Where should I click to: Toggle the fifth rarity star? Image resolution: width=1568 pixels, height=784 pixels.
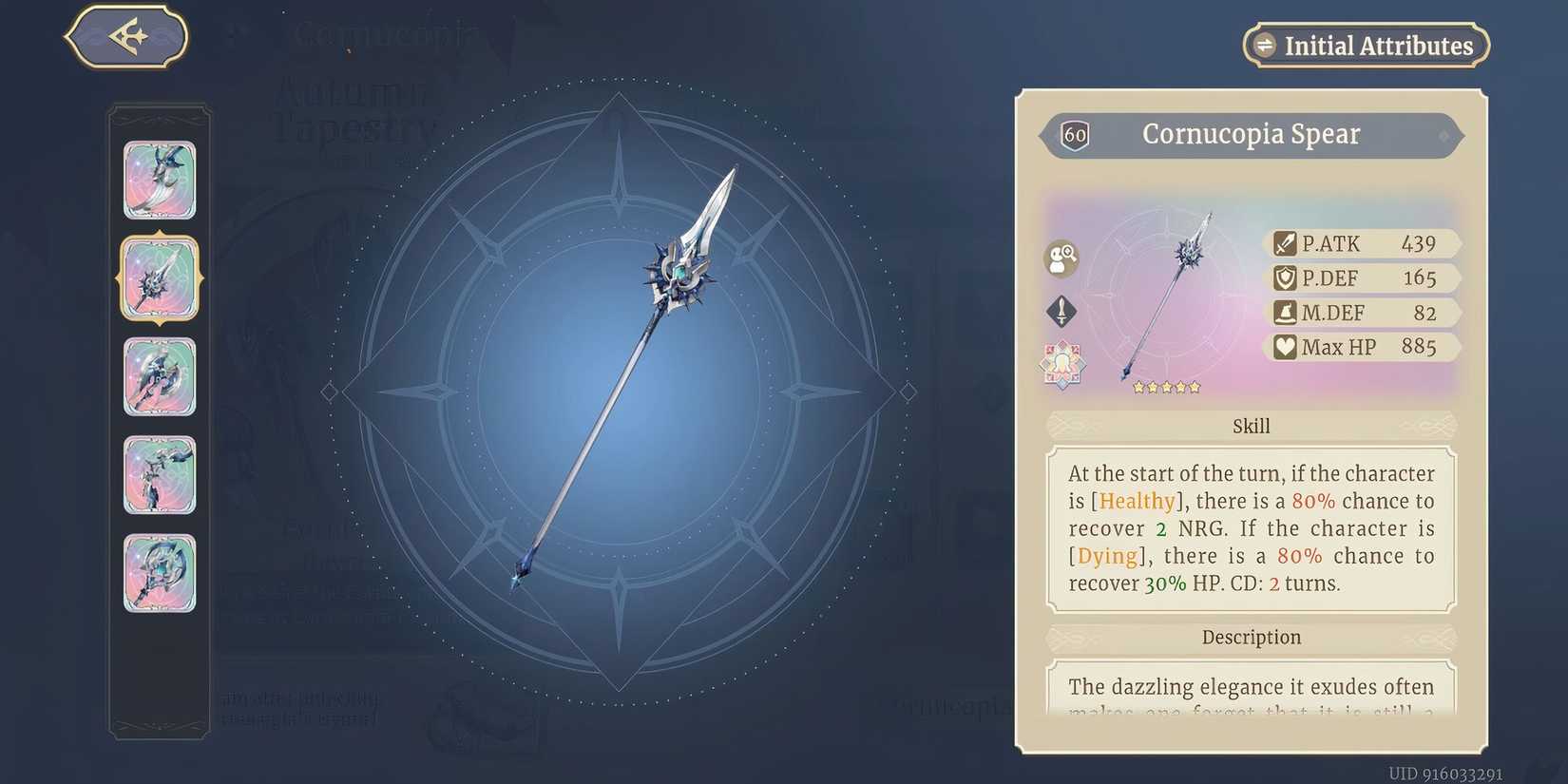click(1193, 387)
